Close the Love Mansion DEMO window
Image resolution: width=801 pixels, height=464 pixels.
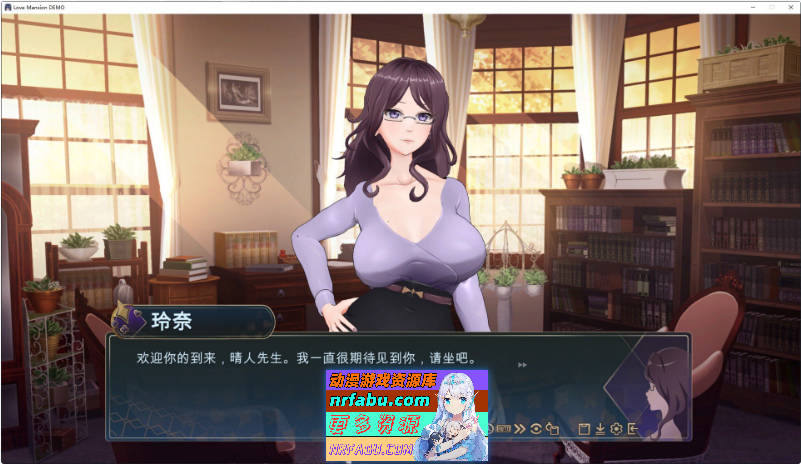click(x=786, y=6)
